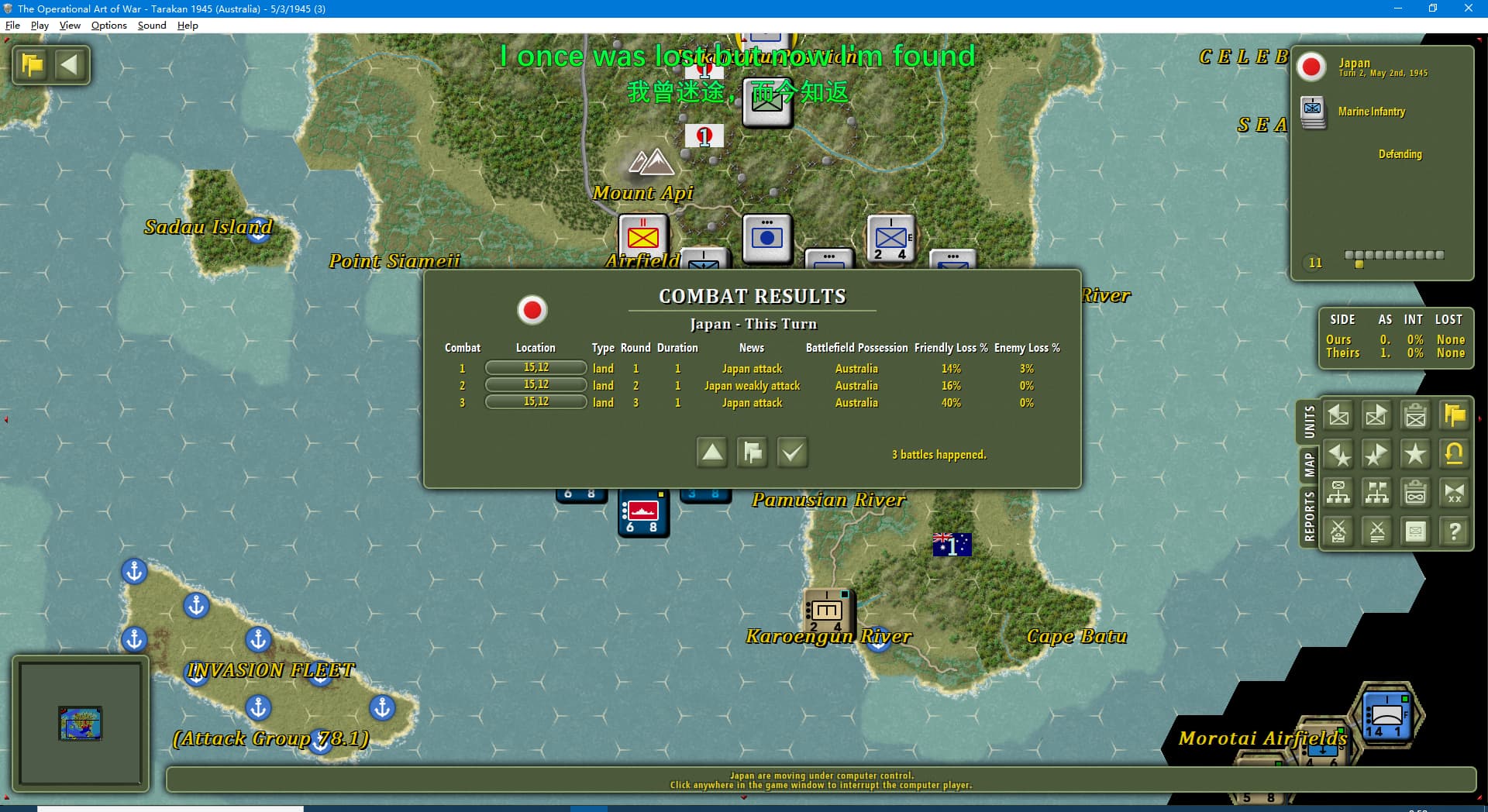Click the yellow flags button at top-left

click(33, 64)
